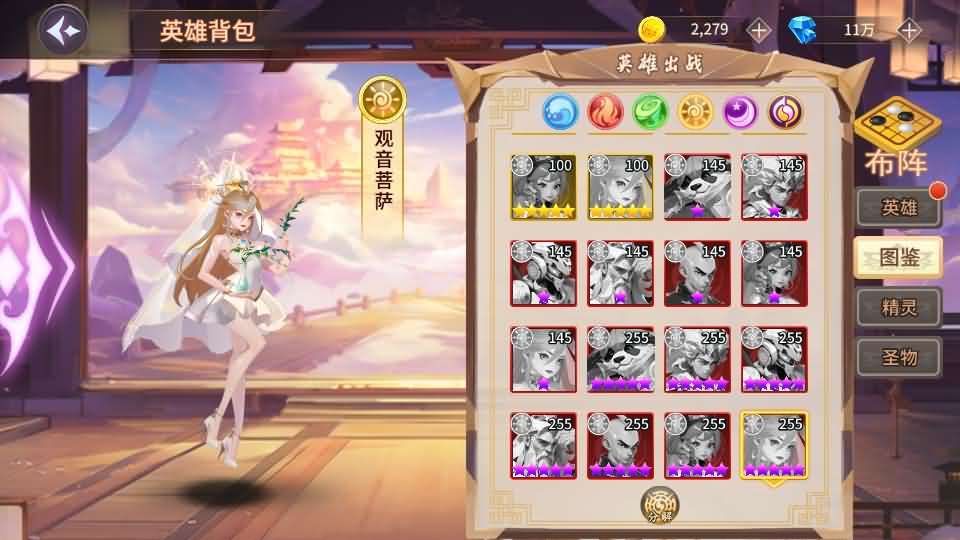Add more blue diamonds with the plus button
This screenshot has width=960, height=540.
[908, 29]
